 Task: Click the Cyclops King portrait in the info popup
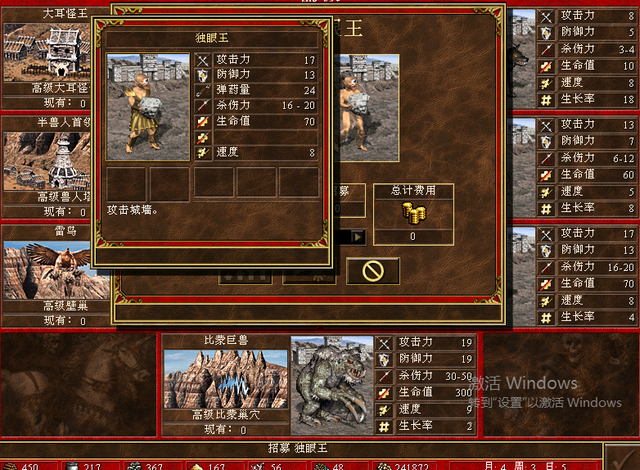click(148, 107)
